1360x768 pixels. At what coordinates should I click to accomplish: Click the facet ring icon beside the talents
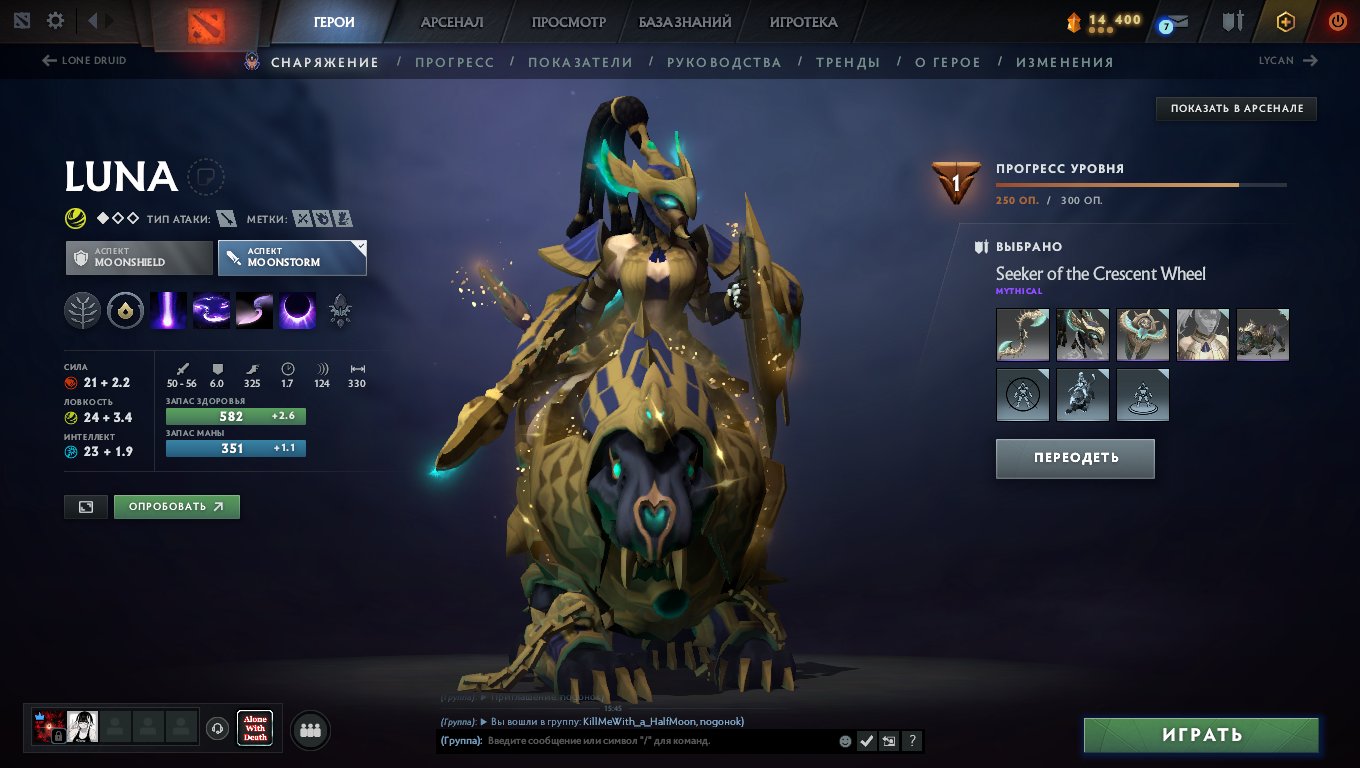[x=125, y=310]
